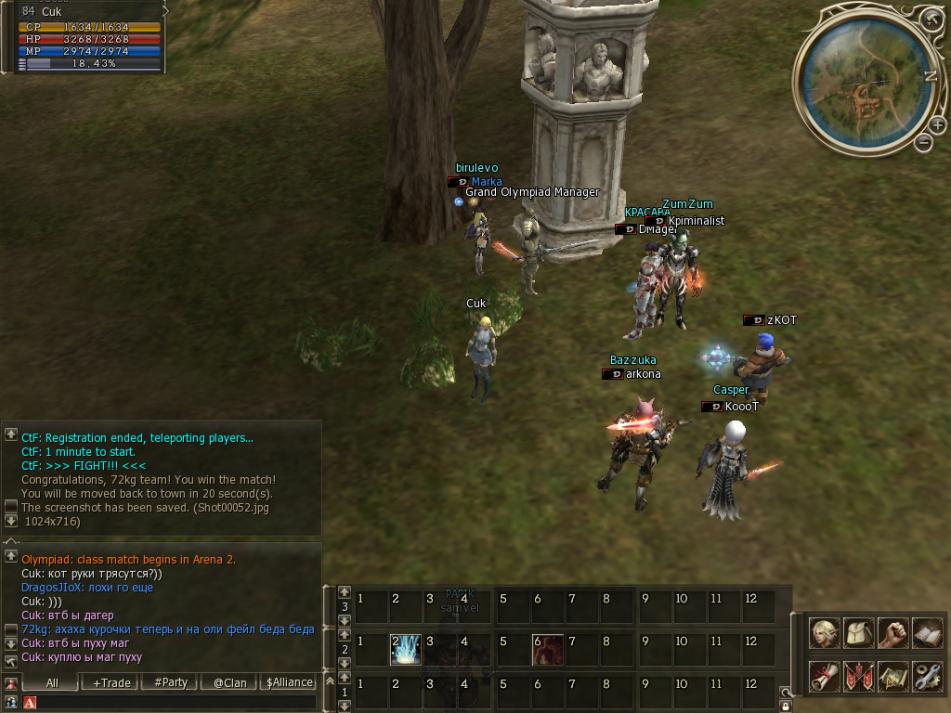
Task: Switch chat to the All tab
Action: tap(52, 682)
